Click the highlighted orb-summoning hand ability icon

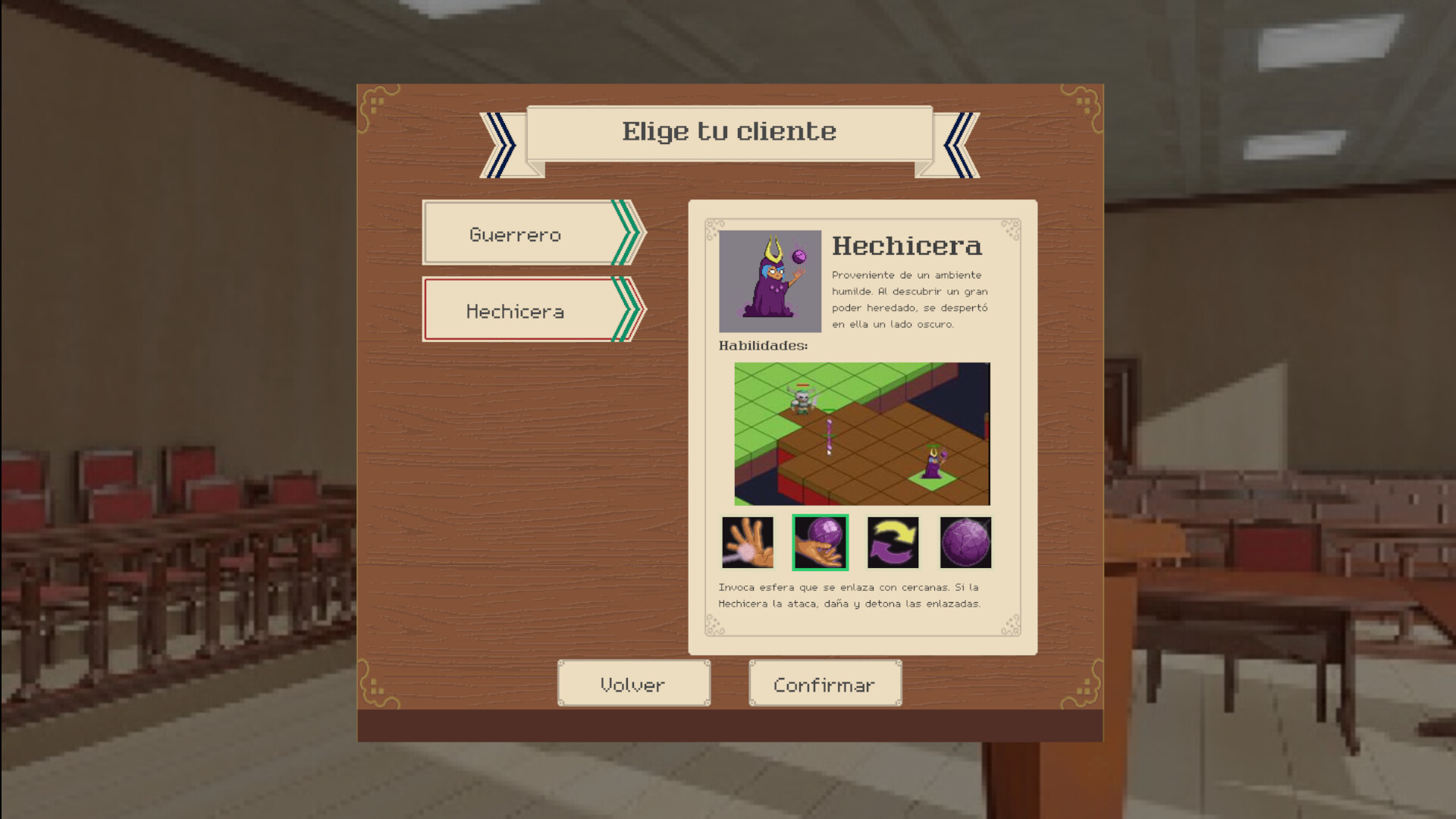pyautogui.click(x=821, y=542)
